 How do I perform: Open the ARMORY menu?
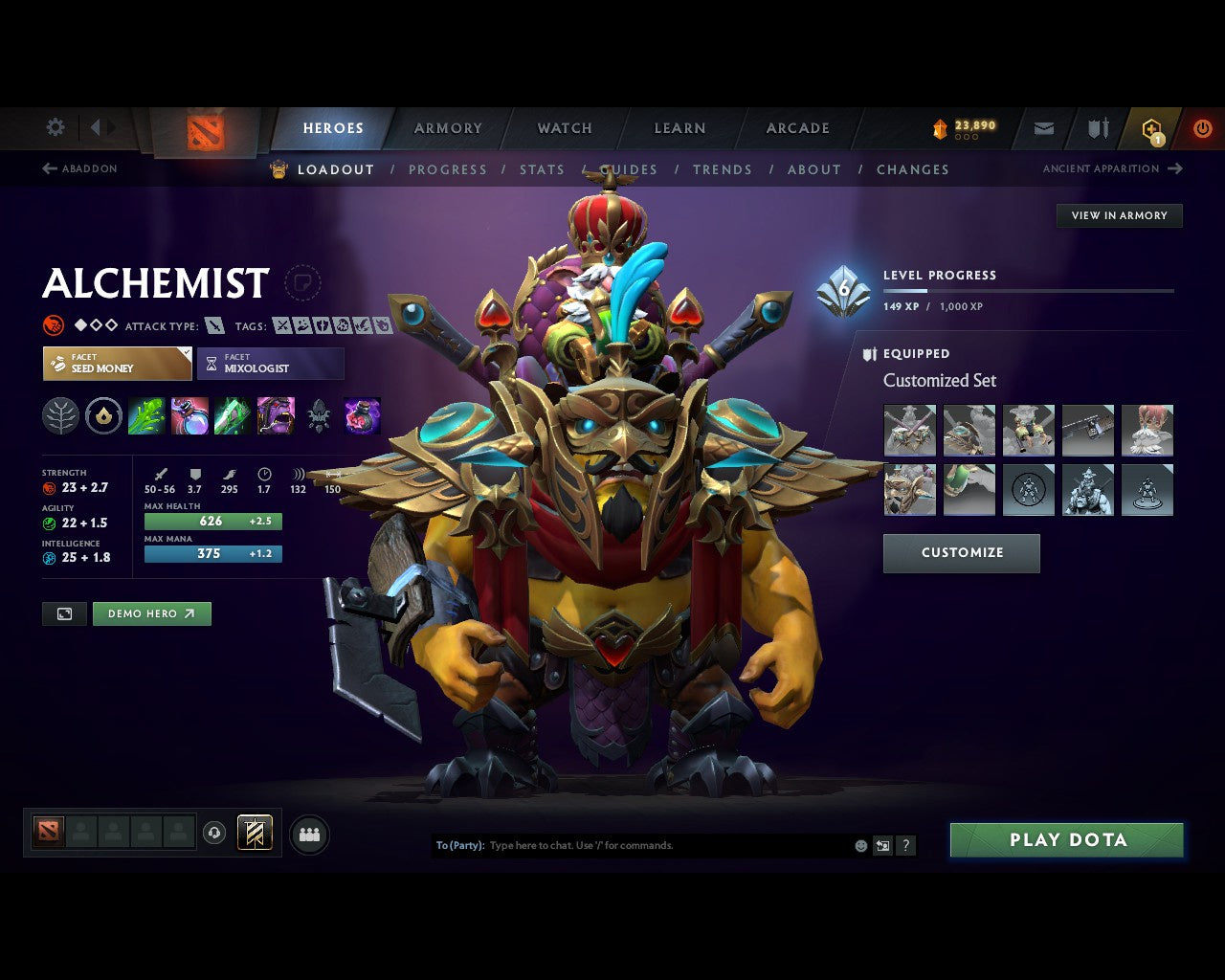(447, 127)
